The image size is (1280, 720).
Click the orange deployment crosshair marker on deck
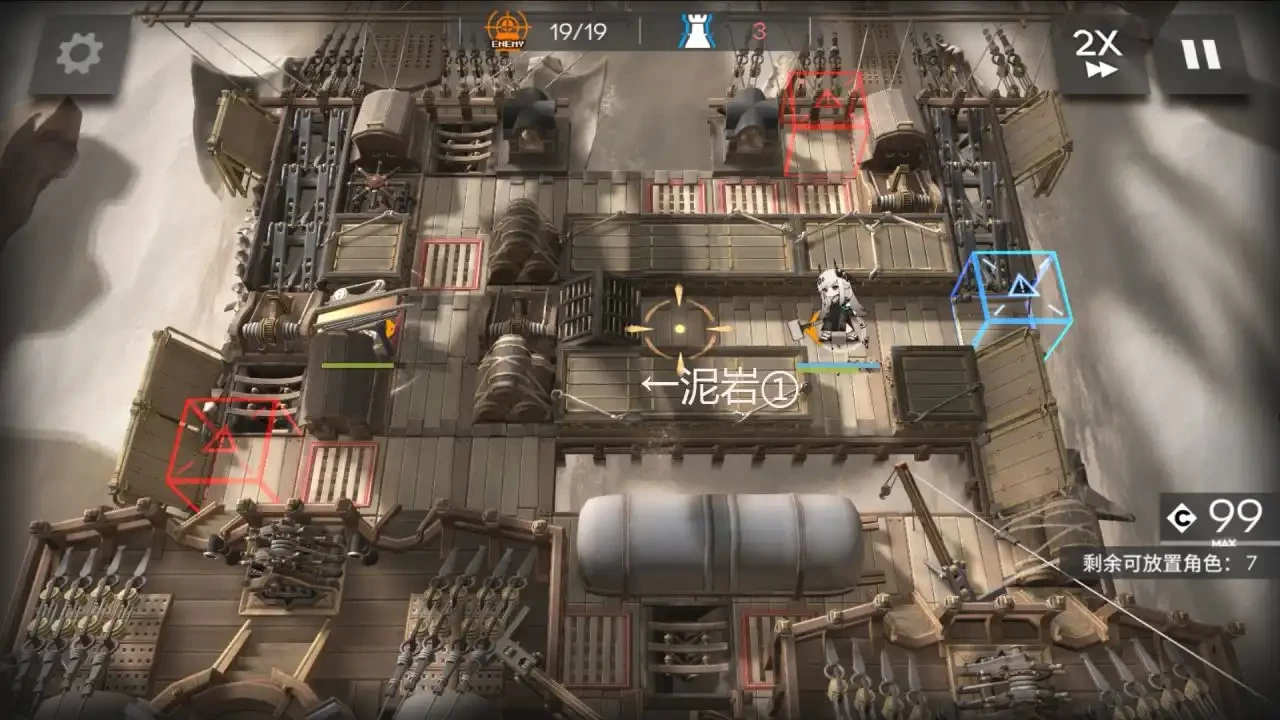678,326
